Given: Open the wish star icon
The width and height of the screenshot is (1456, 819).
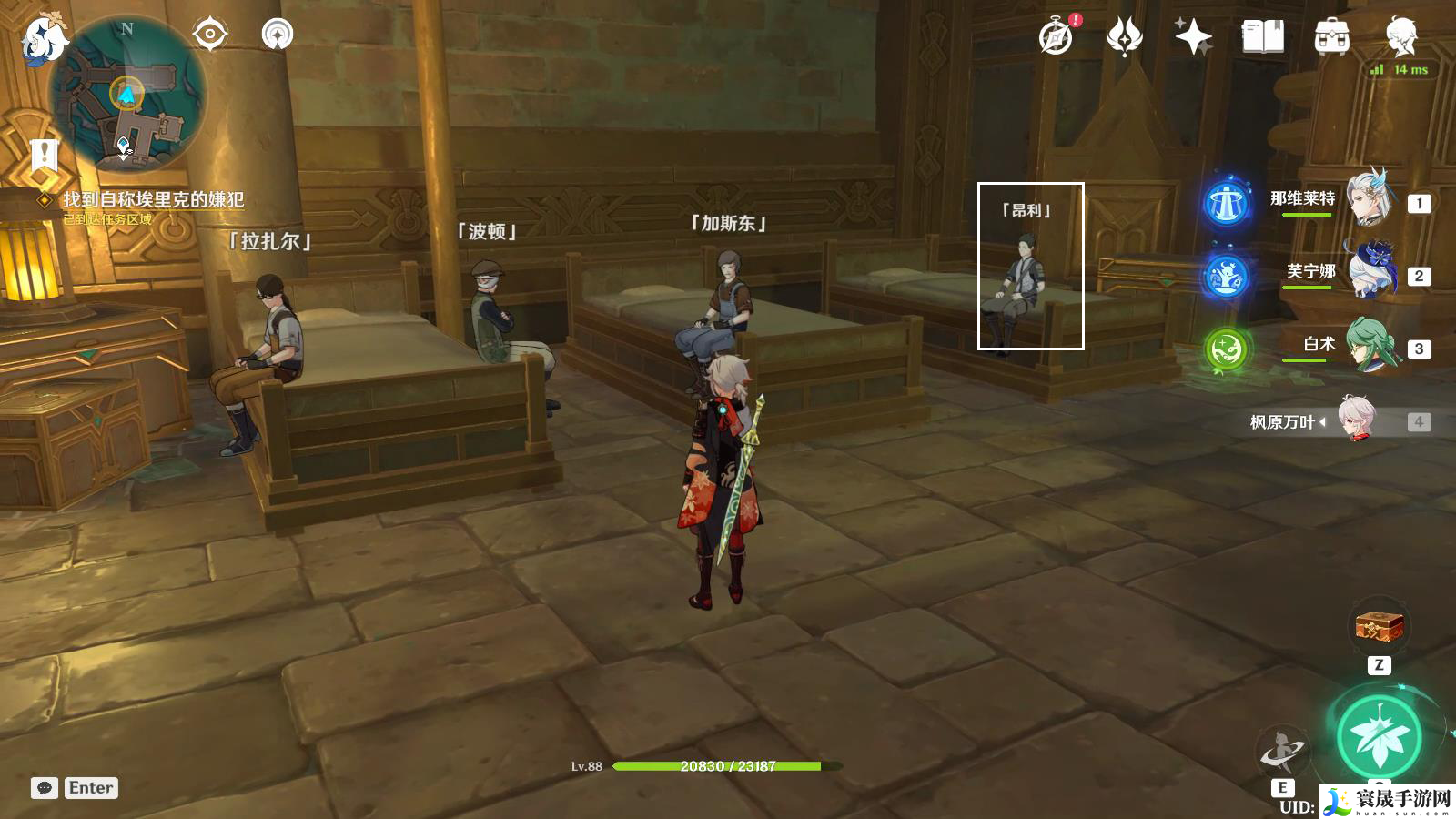Looking at the screenshot, I should [1192, 36].
